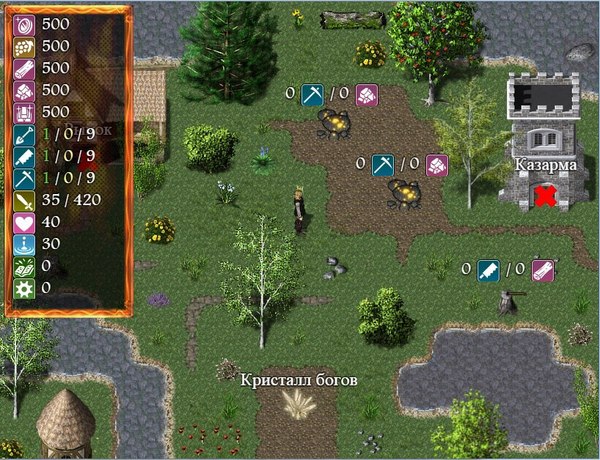Select the Кристалл богов label
This screenshot has height=460, width=600.
tap(299, 380)
